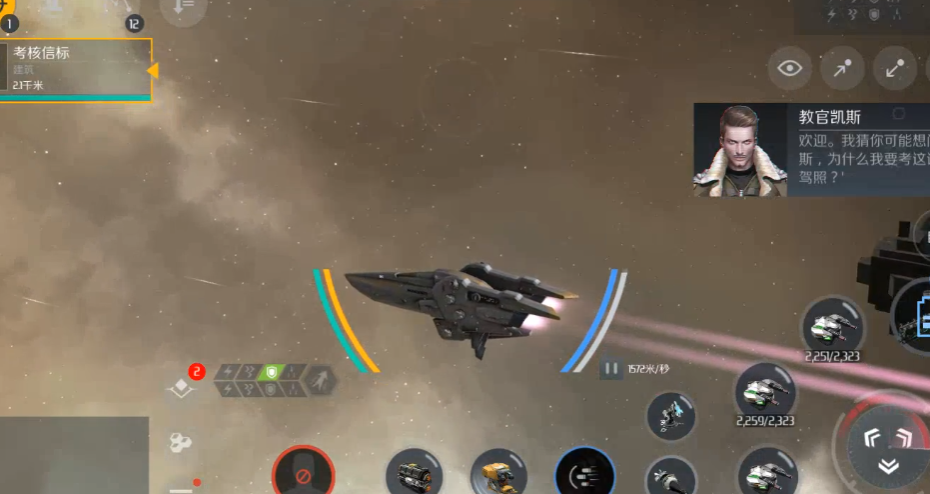
Task: Open the hexagon cluster drone icon
Action: click(181, 441)
